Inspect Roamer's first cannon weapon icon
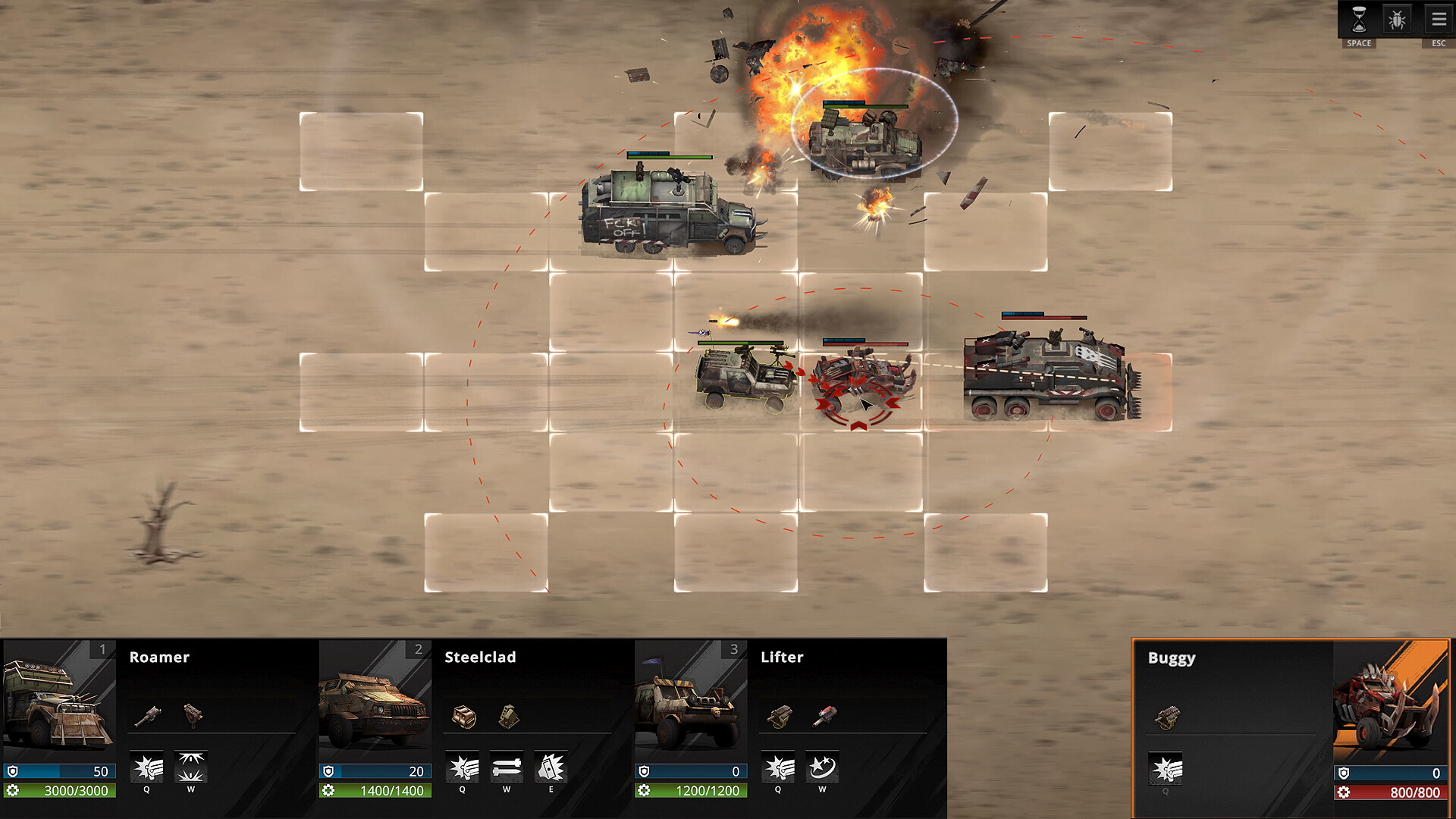 click(x=148, y=714)
